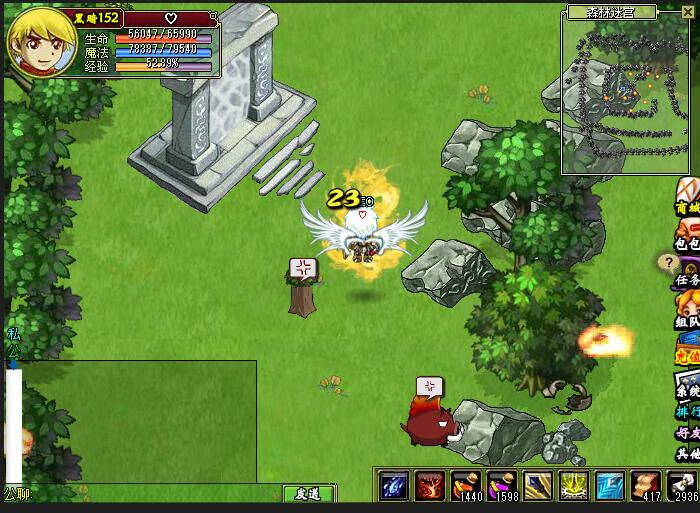Click the 发送 send chat button
700x513 pixels.
point(307,493)
